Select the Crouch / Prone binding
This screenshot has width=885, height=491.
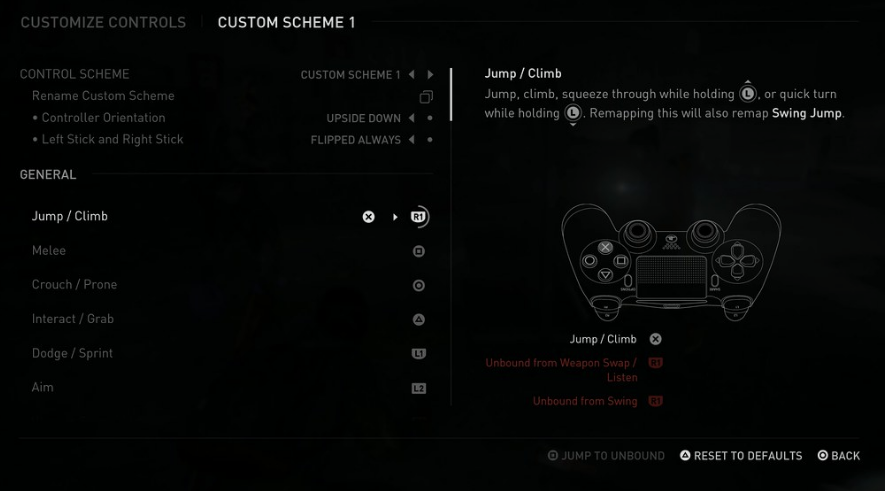pyautogui.click(x=74, y=285)
